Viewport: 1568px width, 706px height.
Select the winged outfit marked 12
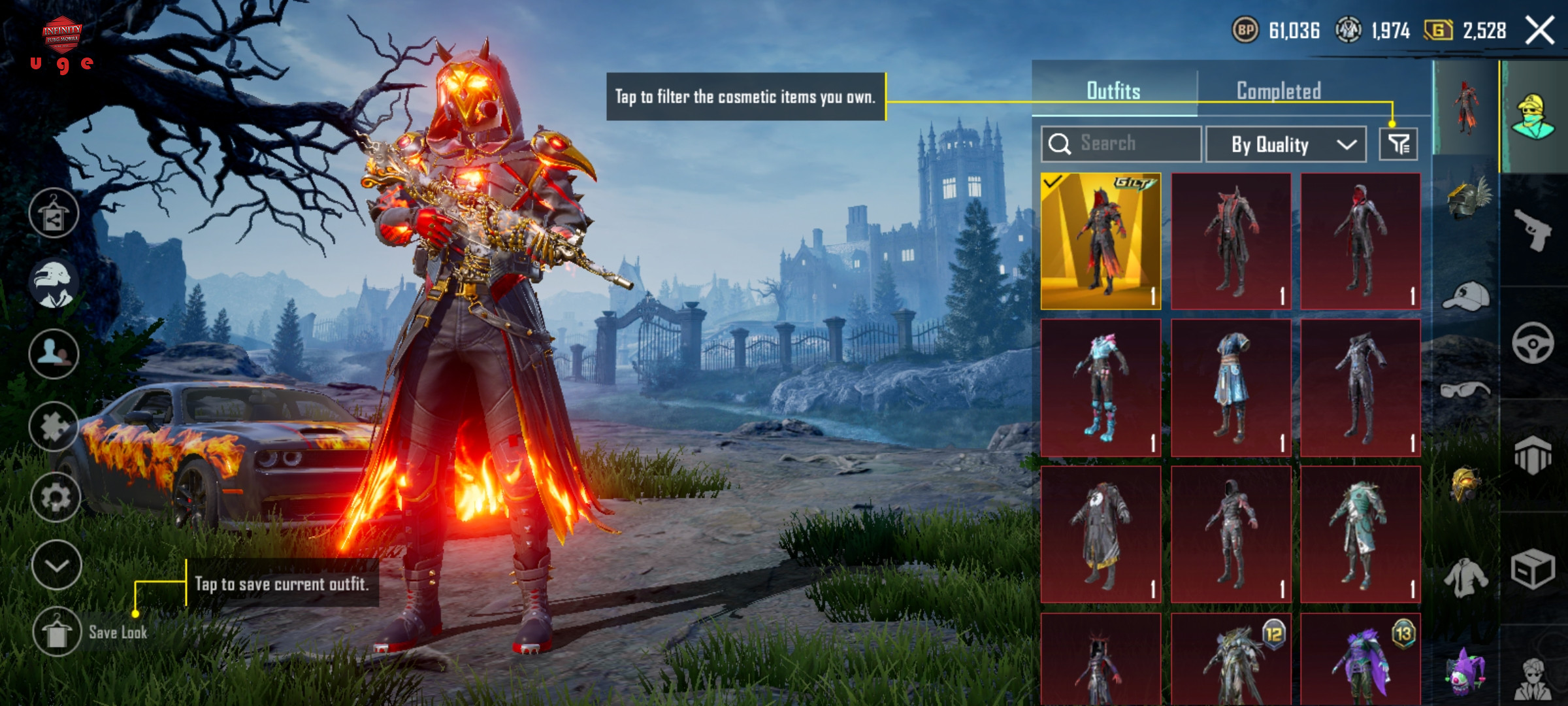[x=1231, y=659]
